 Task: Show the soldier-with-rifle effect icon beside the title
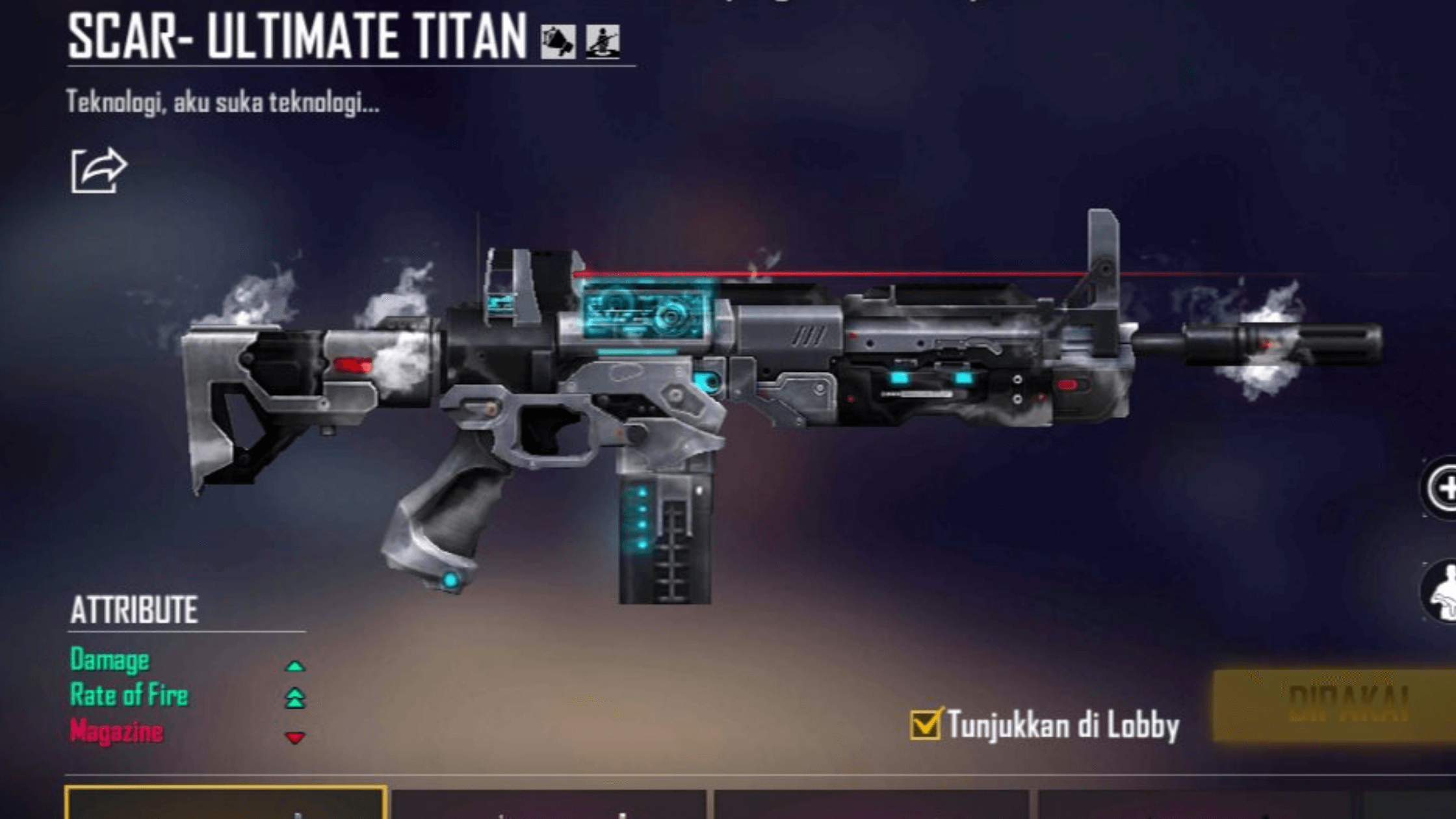click(603, 41)
